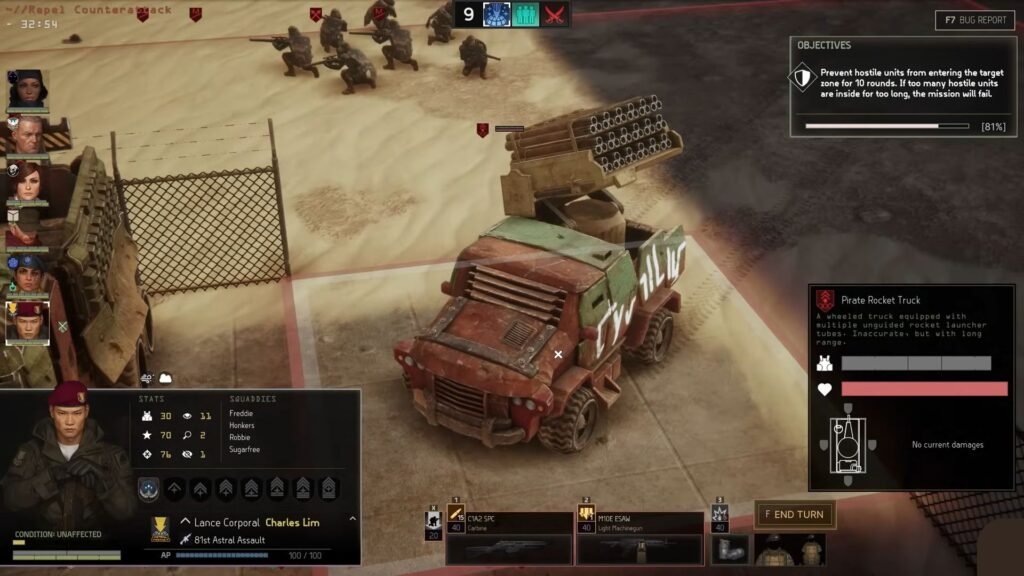1024x576 pixels.
Task: Select the red-haired woman squad portrait
Action: click(27, 183)
